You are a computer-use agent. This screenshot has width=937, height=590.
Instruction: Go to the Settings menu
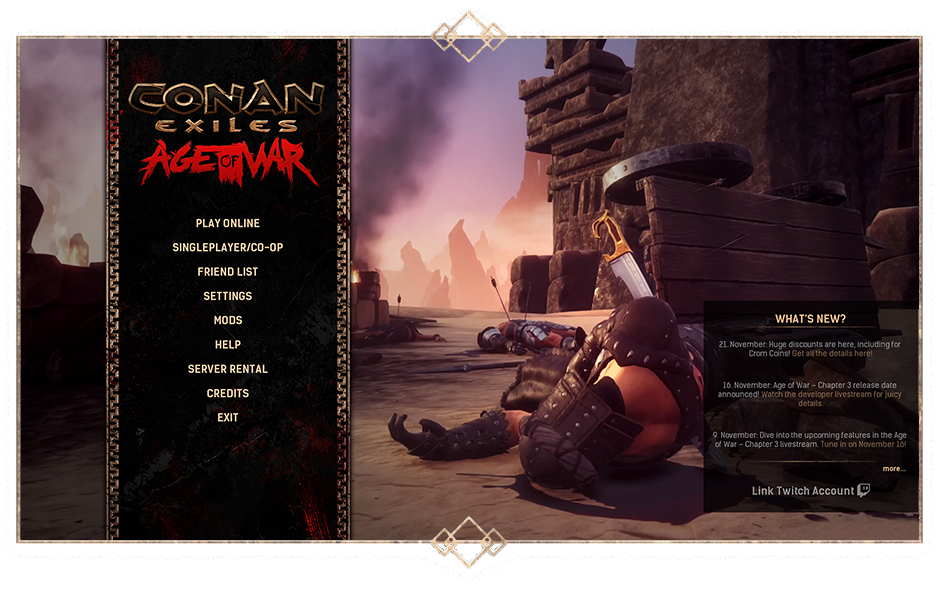point(228,296)
